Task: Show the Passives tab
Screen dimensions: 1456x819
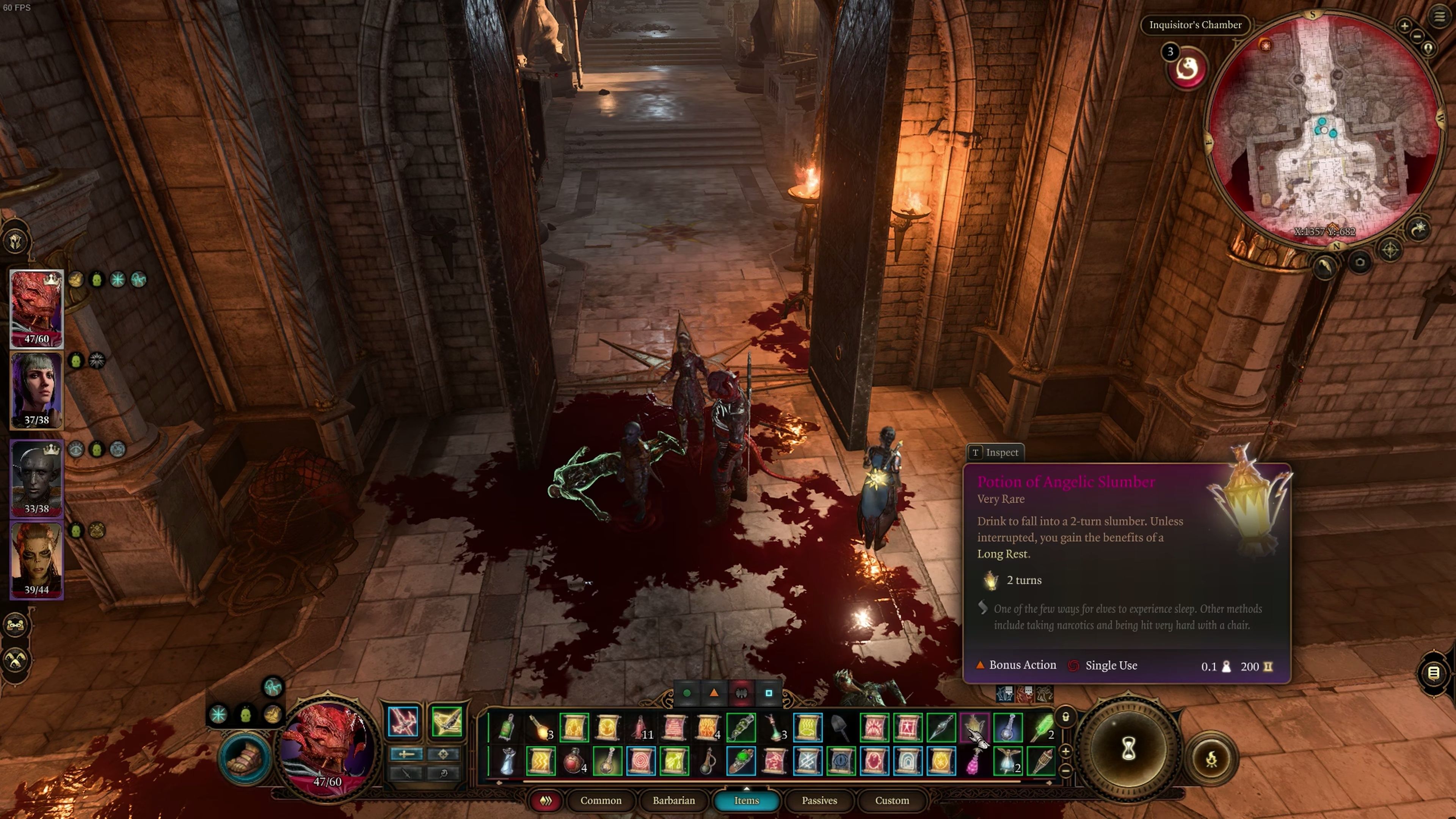Action: [x=819, y=800]
